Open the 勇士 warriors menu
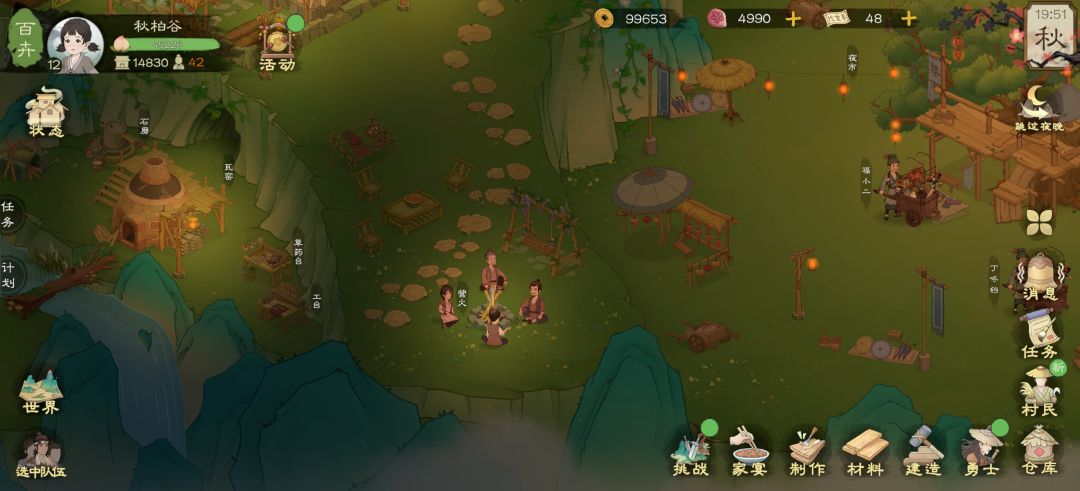Image resolution: width=1080 pixels, height=491 pixels. tap(981, 452)
